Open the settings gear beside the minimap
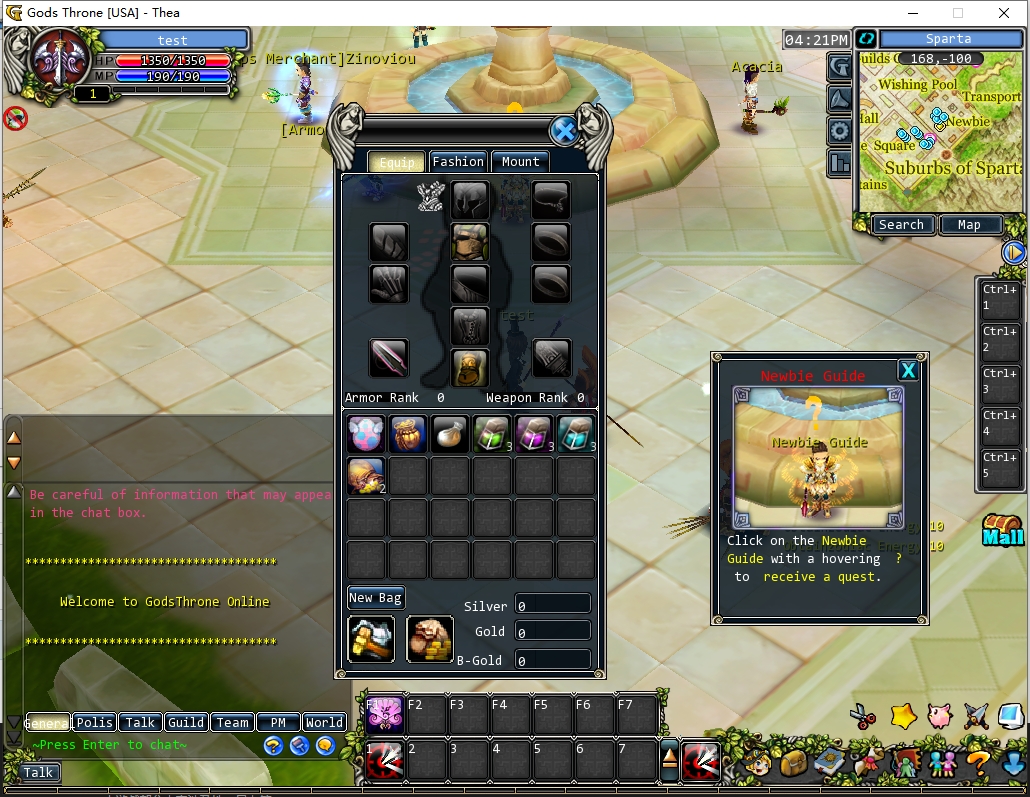Image resolution: width=1030 pixels, height=797 pixels. (840, 131)
